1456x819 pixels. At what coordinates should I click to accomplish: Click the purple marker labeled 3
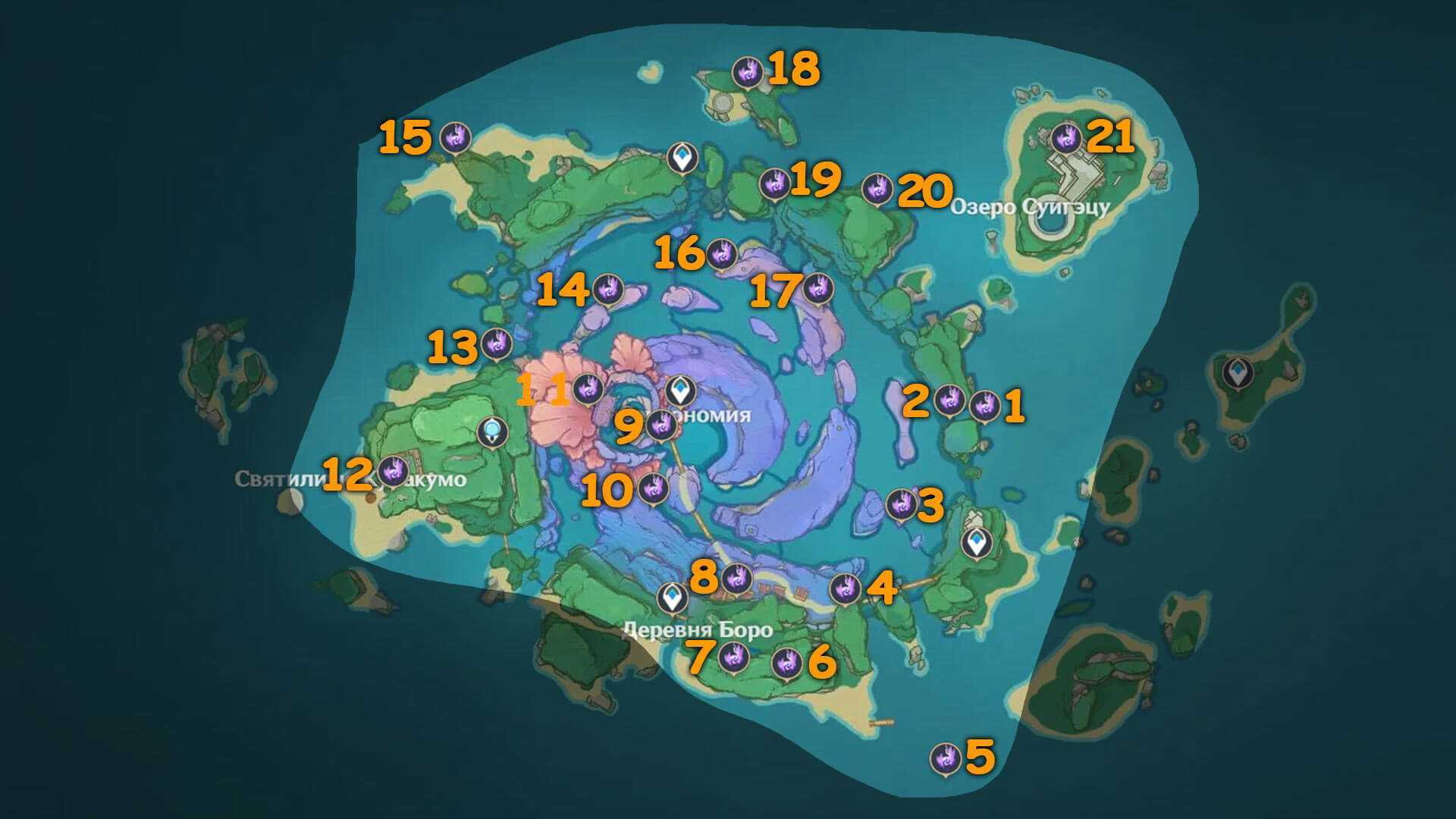pos(902,503)
